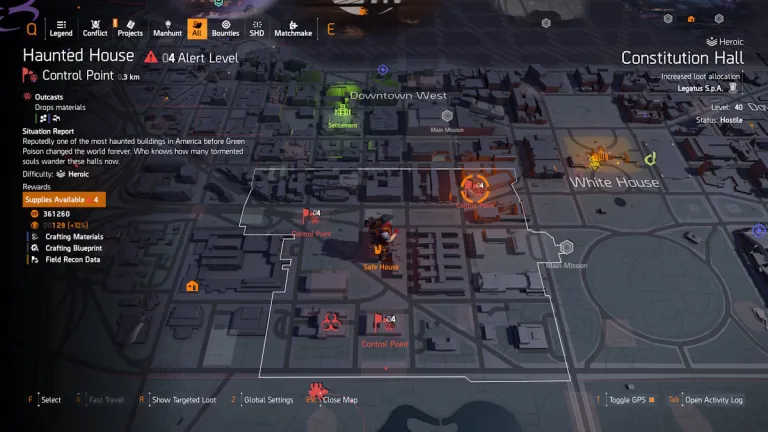Click the Close Map option

click(x=339, y=400)
